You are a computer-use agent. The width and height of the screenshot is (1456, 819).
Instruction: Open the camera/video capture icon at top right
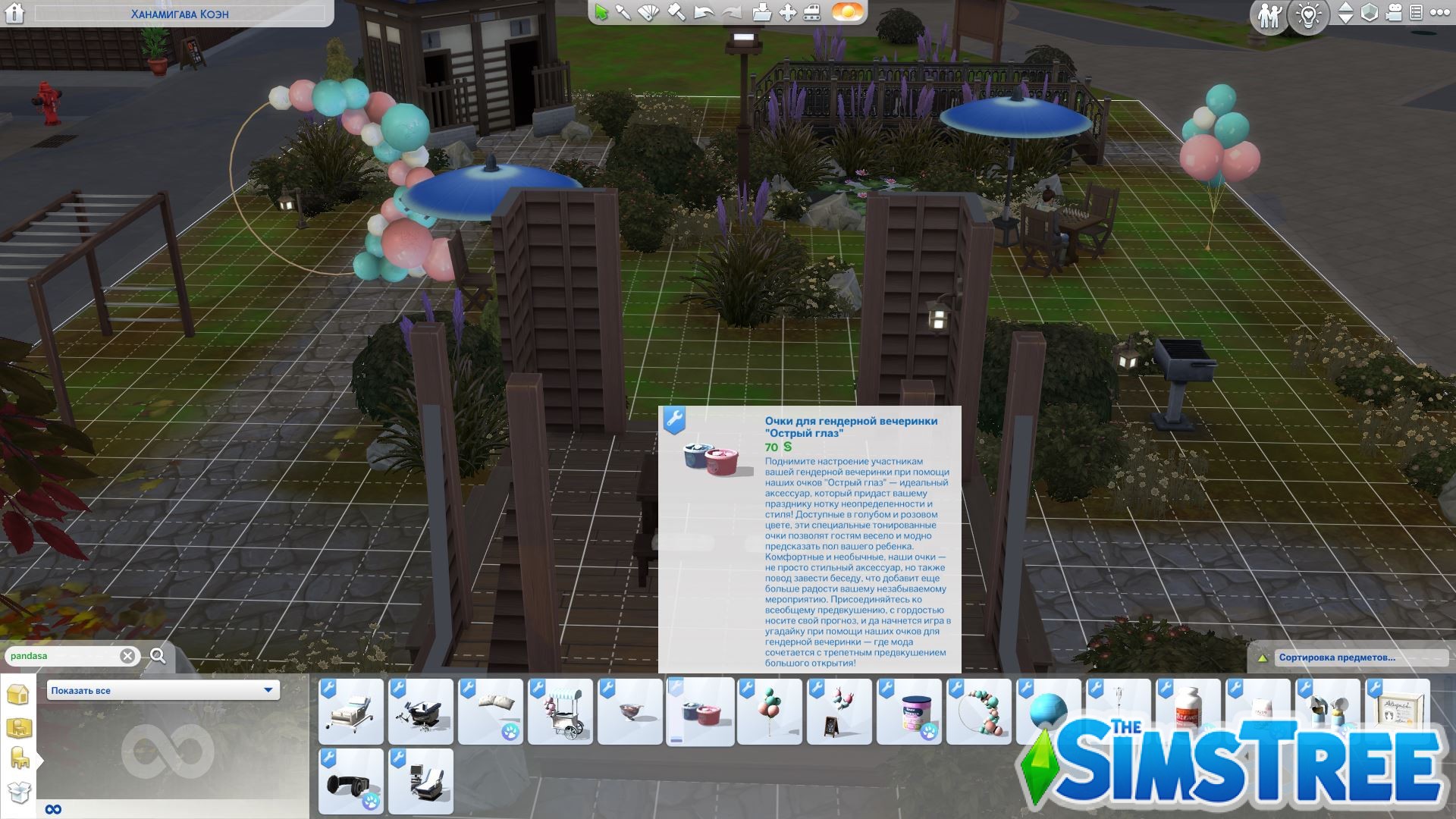tap(1394, 14)
